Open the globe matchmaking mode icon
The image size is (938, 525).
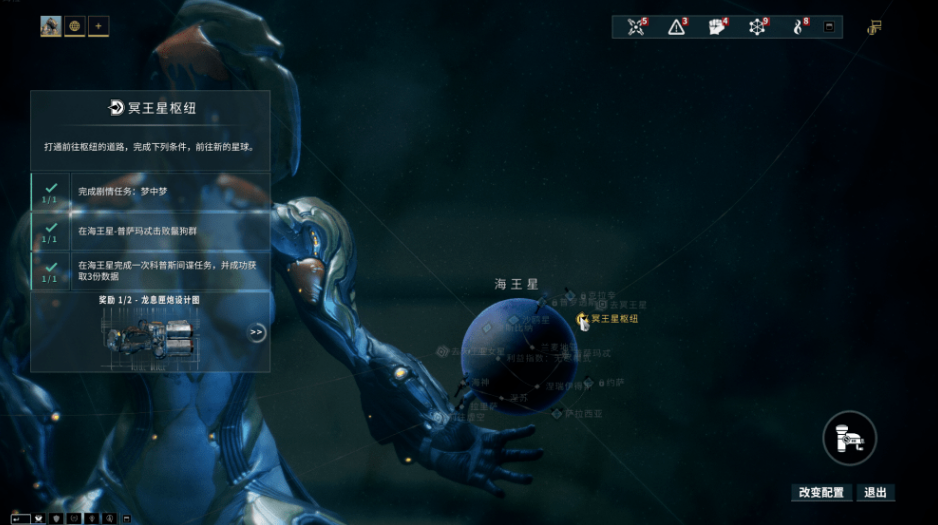point(75,26)
